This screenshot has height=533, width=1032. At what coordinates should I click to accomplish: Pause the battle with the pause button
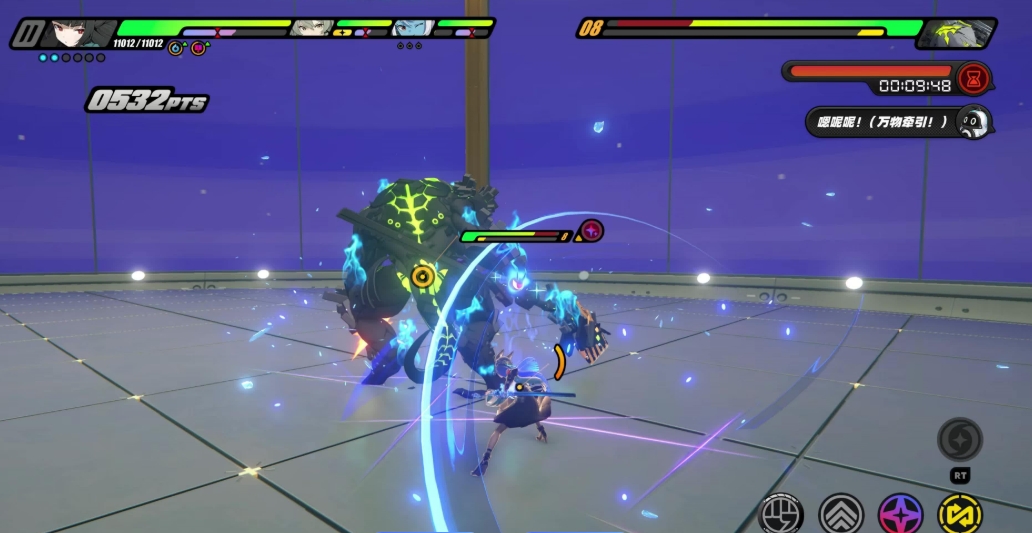click(x=26, y=33)
